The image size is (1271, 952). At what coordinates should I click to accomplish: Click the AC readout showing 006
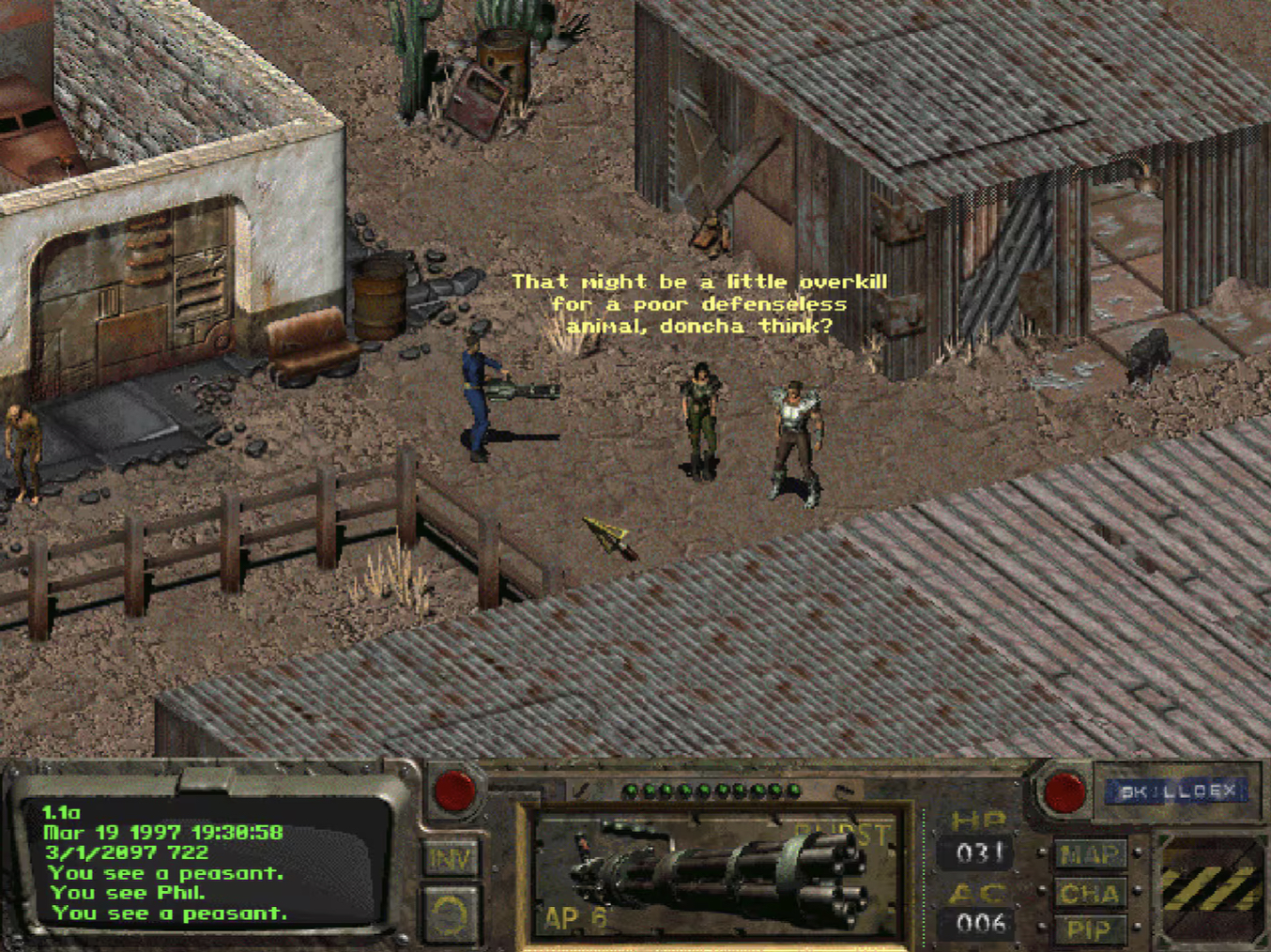pyautogui.click(x=980, y=921)
